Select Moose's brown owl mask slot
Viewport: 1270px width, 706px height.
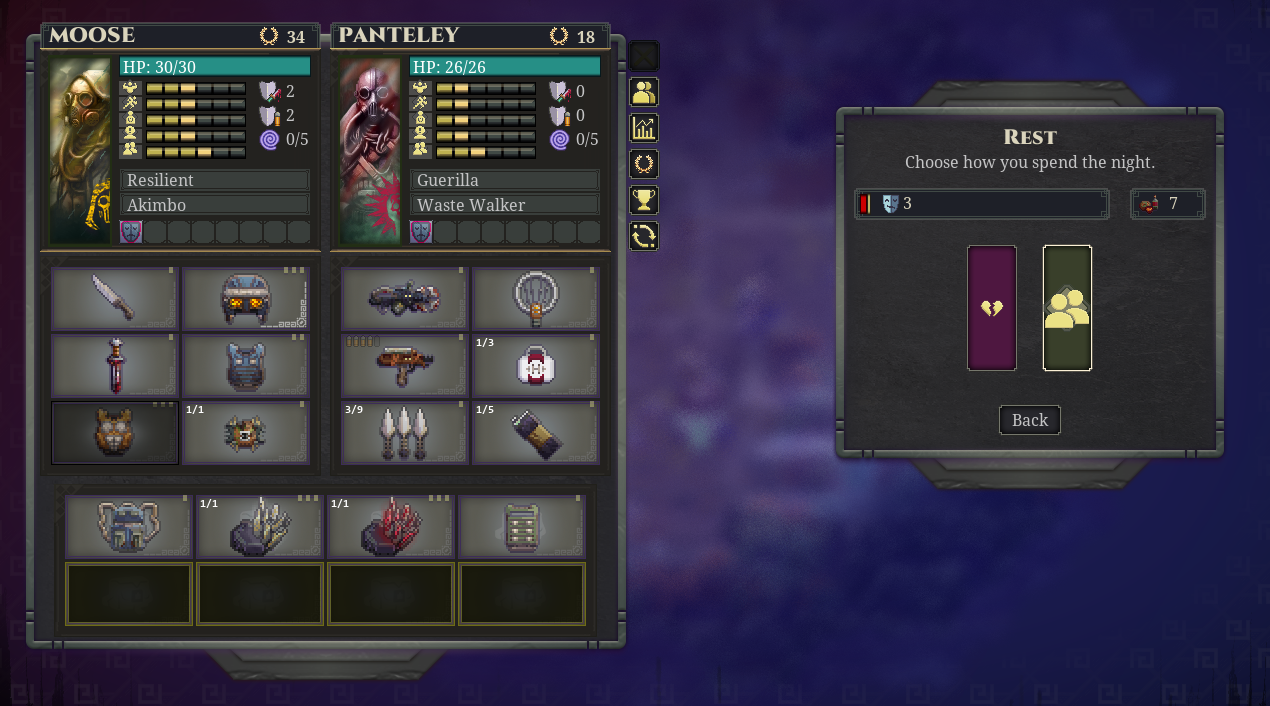tap(114, 432)
